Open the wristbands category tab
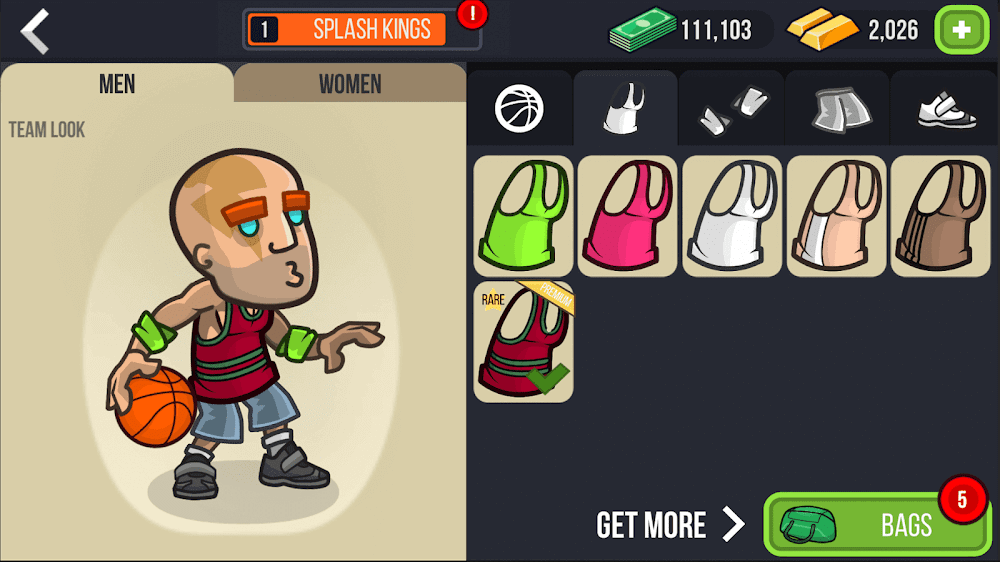 coord(732,109)
